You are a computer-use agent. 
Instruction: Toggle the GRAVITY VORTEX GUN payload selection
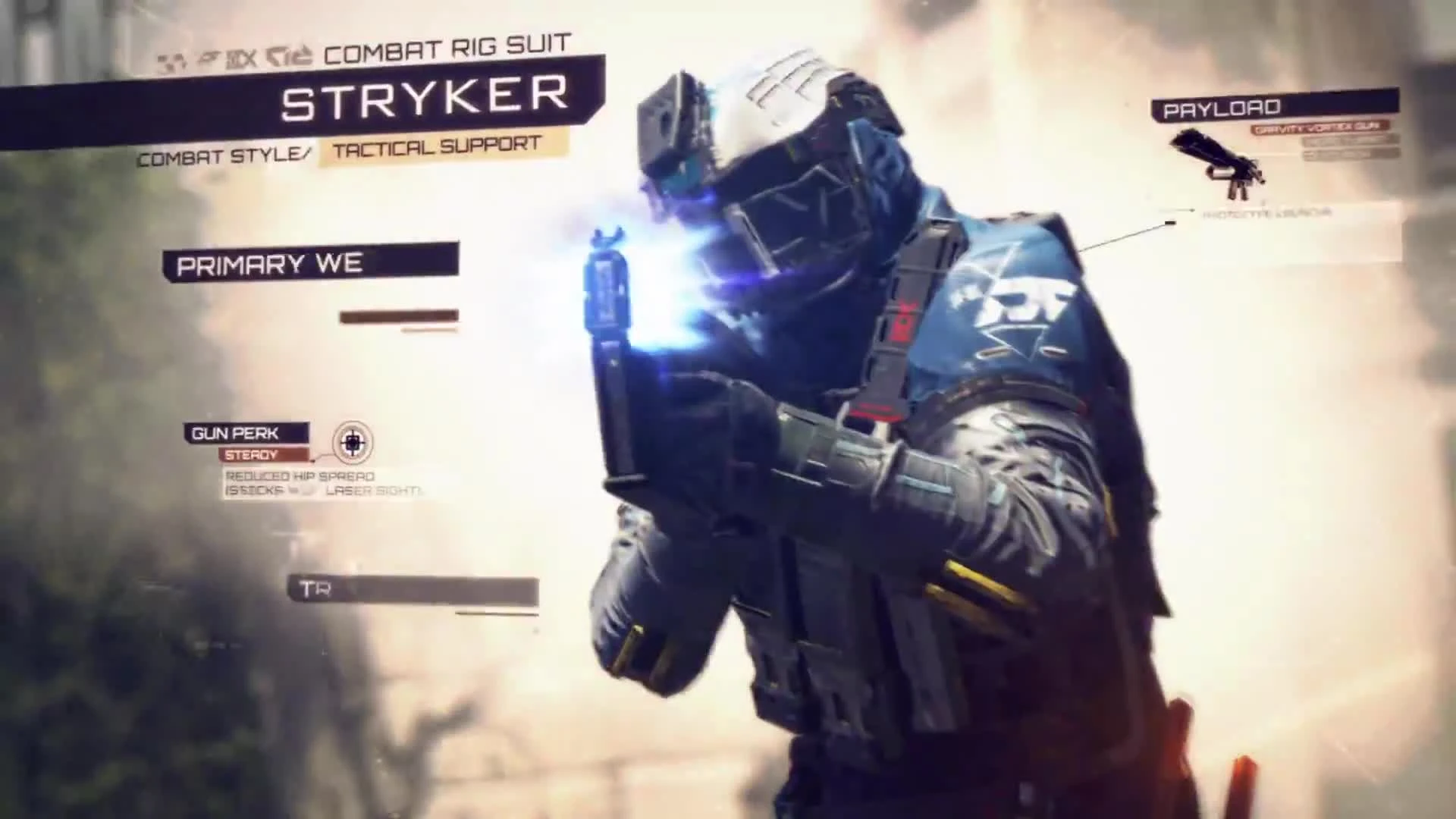click(x=1318, y=129)
